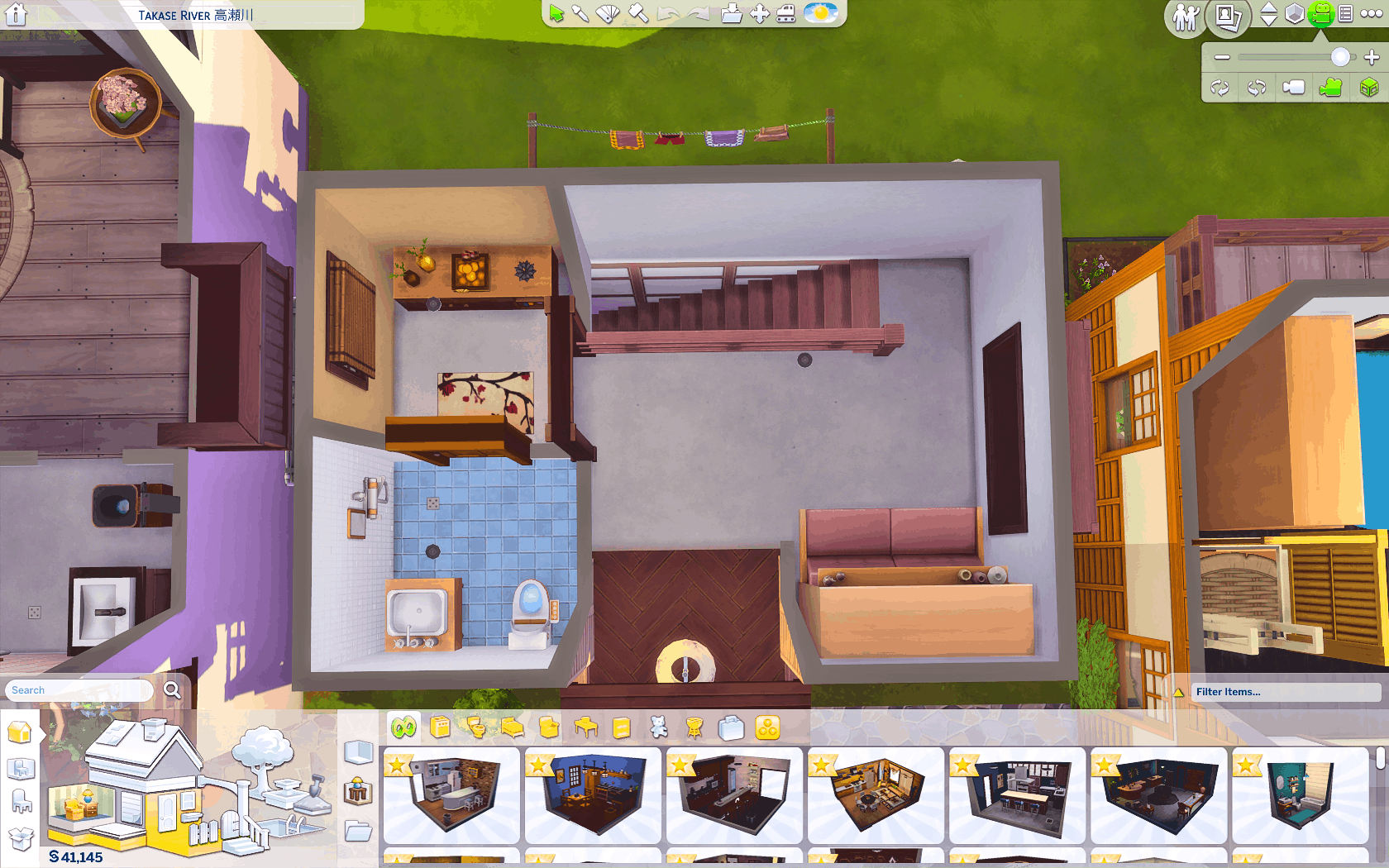Select the bathroom toilet category tab
The image size is (1389, 868).
click(x=476, y=727)
